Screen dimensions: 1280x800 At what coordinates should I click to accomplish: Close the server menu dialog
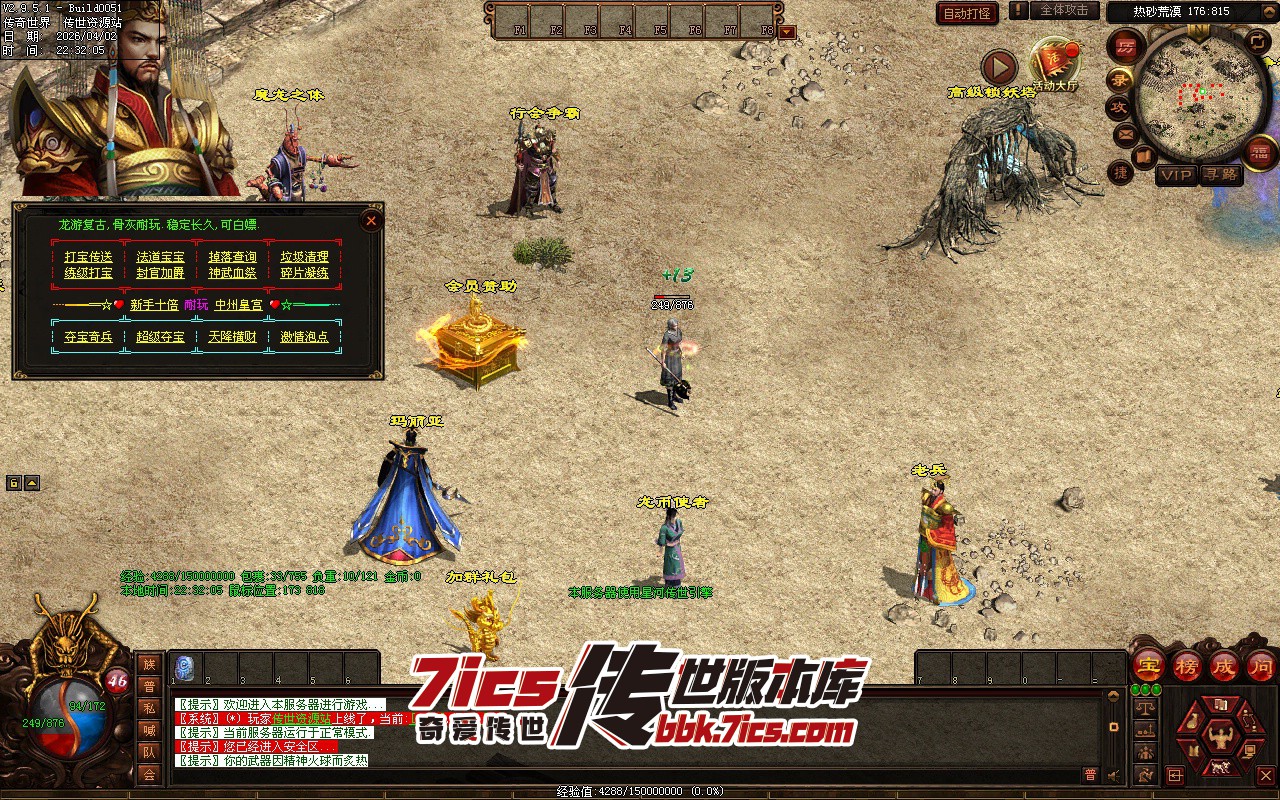tap(371, 221)
